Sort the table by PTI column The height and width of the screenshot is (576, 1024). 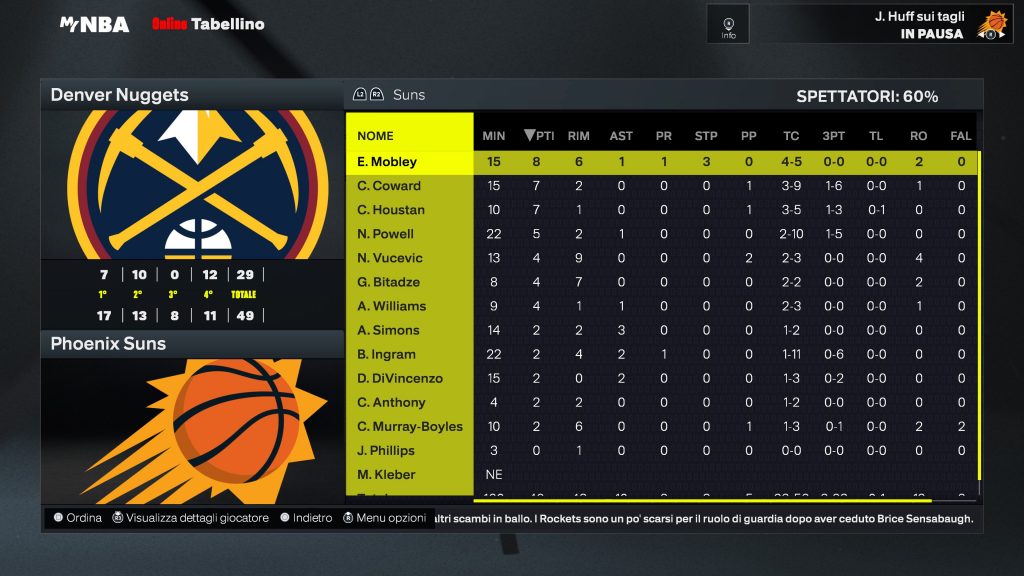click(x=539, y=136)
